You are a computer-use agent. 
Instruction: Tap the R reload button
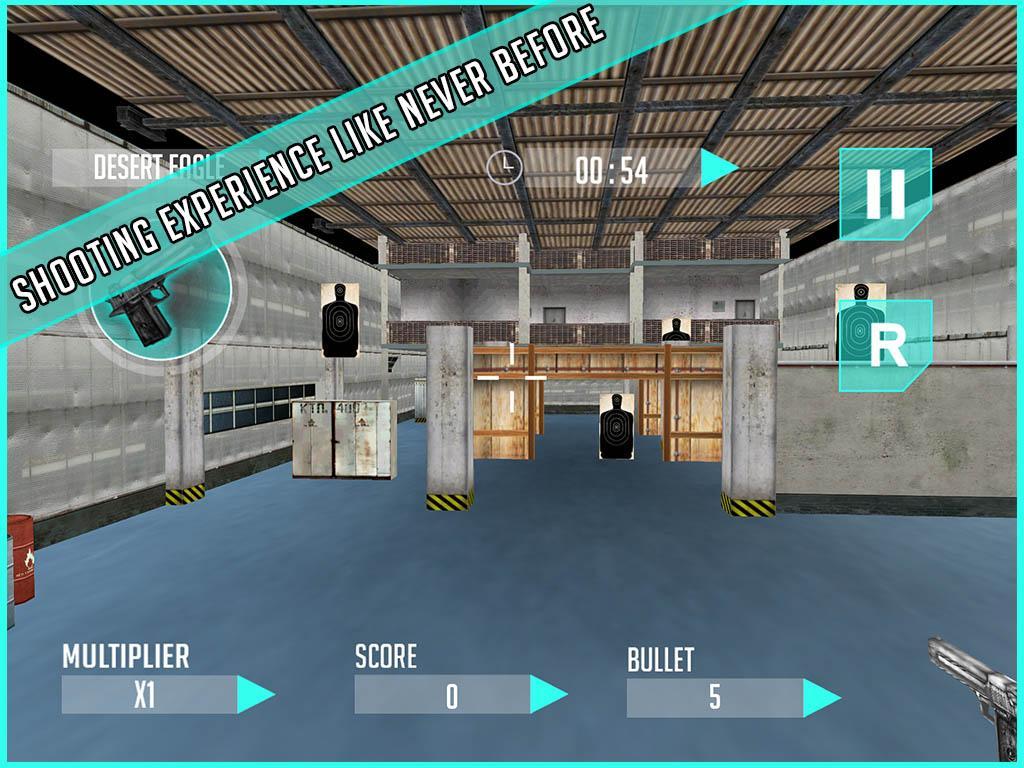886,346
